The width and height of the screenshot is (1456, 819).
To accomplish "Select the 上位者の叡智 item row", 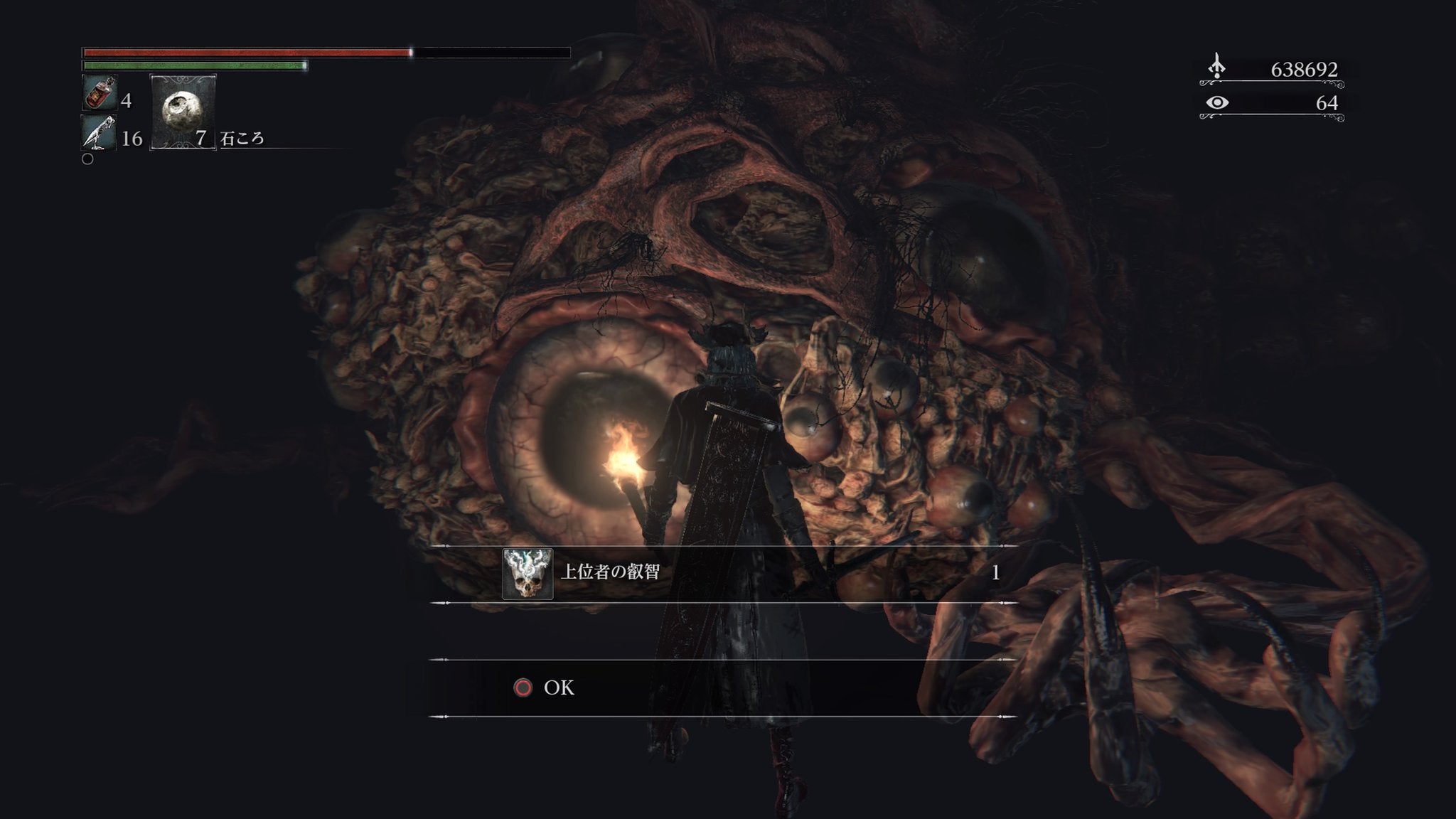I will pos(724,574).
